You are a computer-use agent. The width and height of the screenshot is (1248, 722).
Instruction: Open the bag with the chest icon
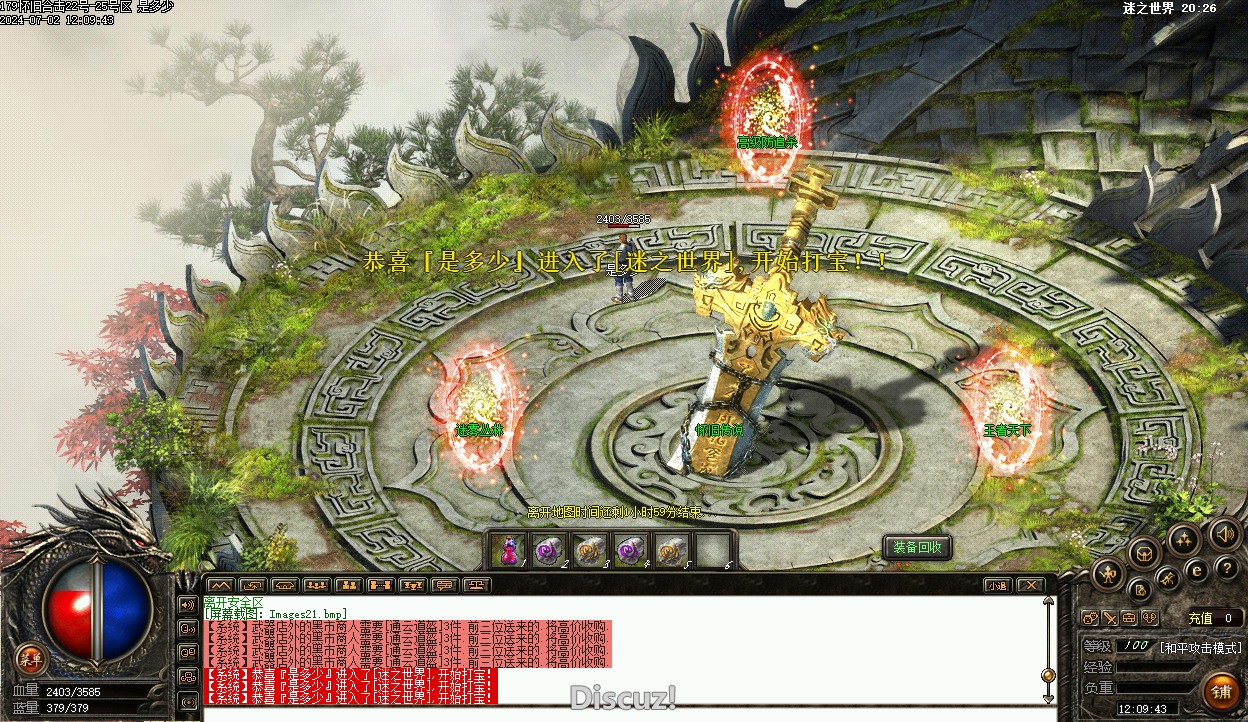[1144, 551]
